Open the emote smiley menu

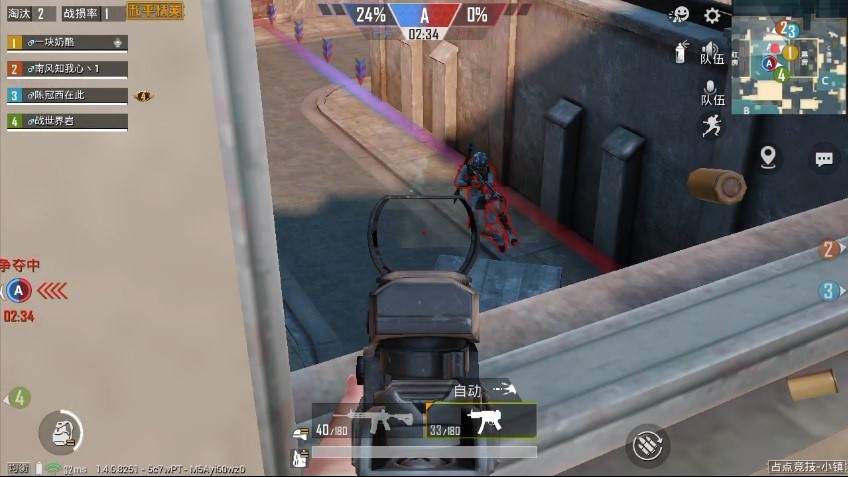[x=679, y=15]
